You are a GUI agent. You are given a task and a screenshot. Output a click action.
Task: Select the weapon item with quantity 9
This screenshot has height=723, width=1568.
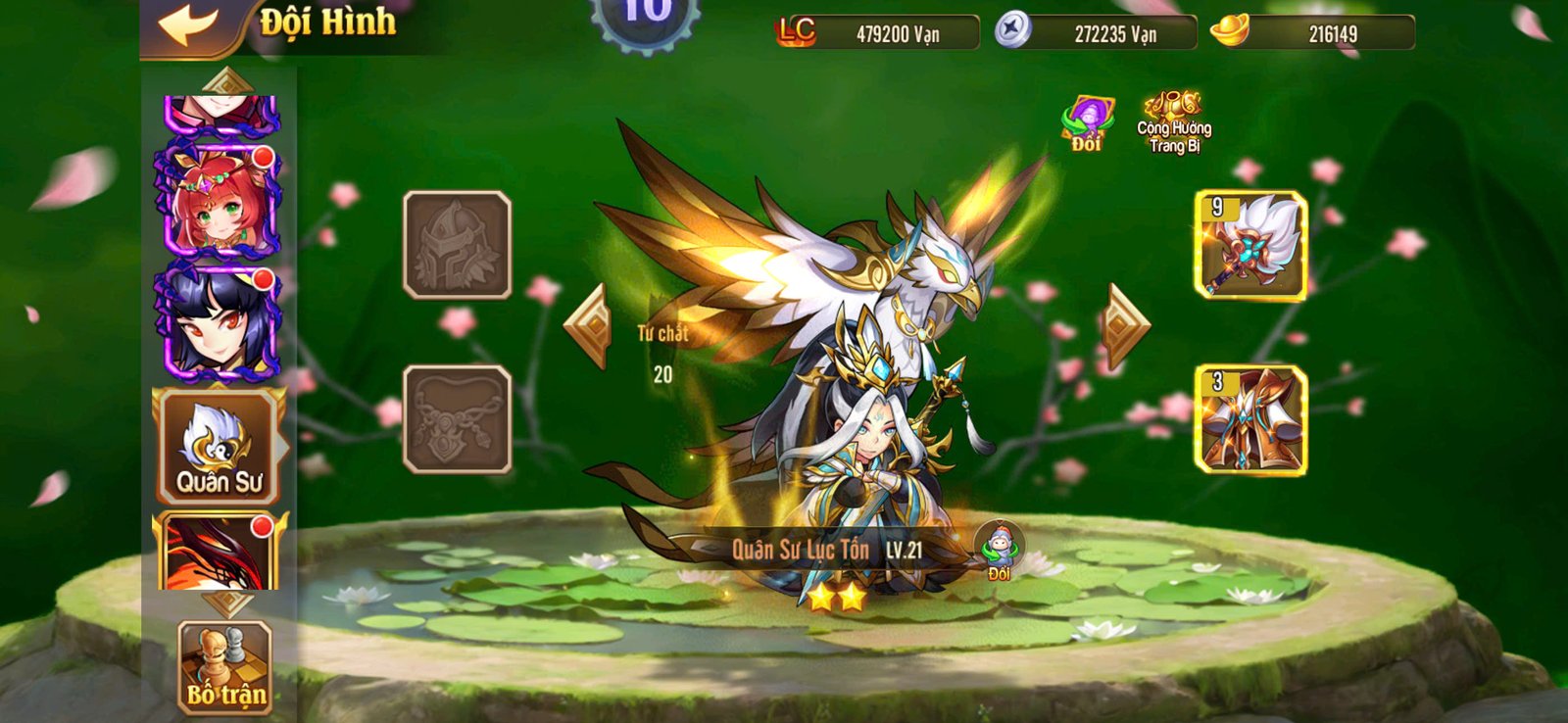coord(1247,243)
